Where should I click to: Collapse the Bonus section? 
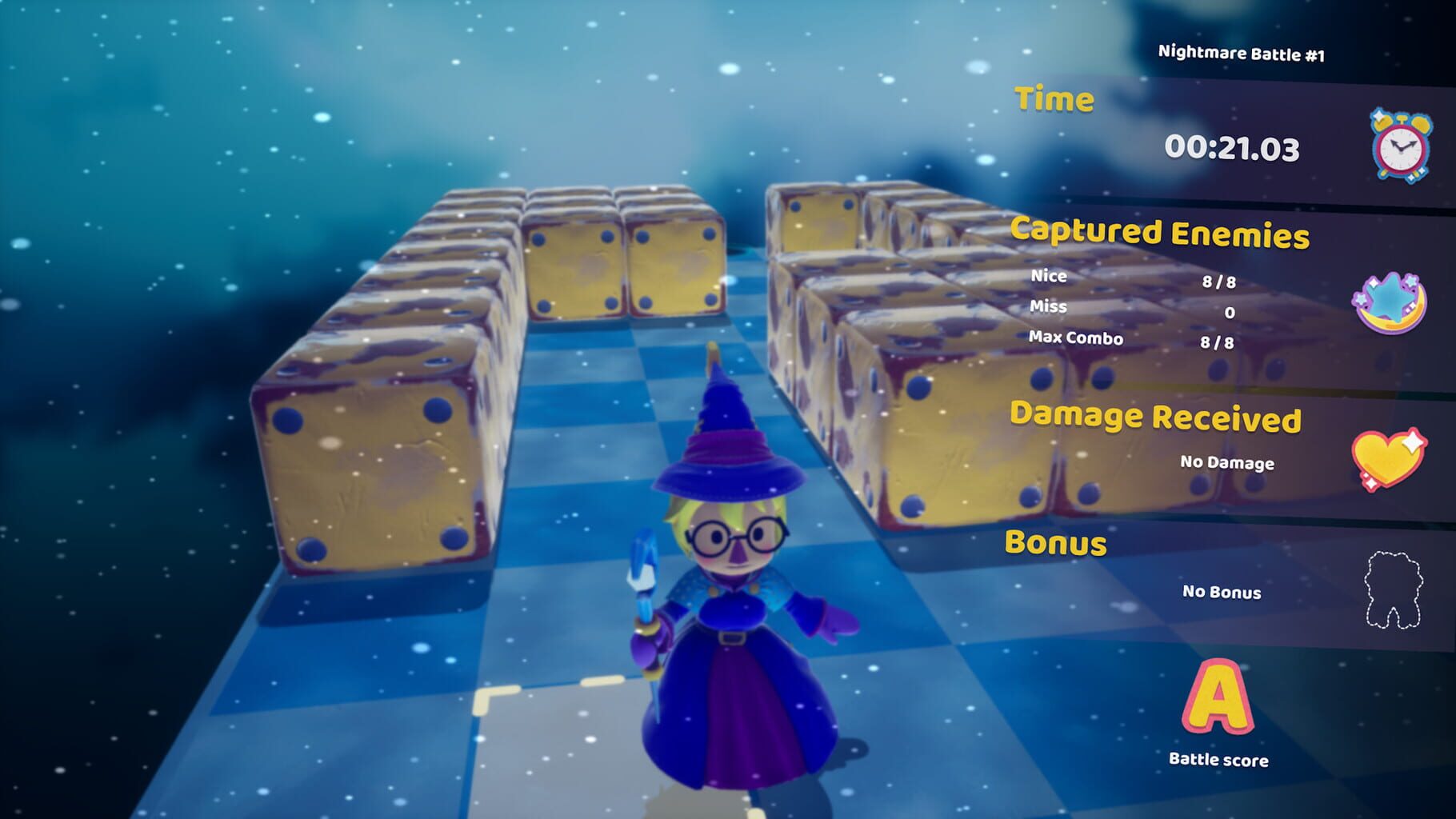1058,541
